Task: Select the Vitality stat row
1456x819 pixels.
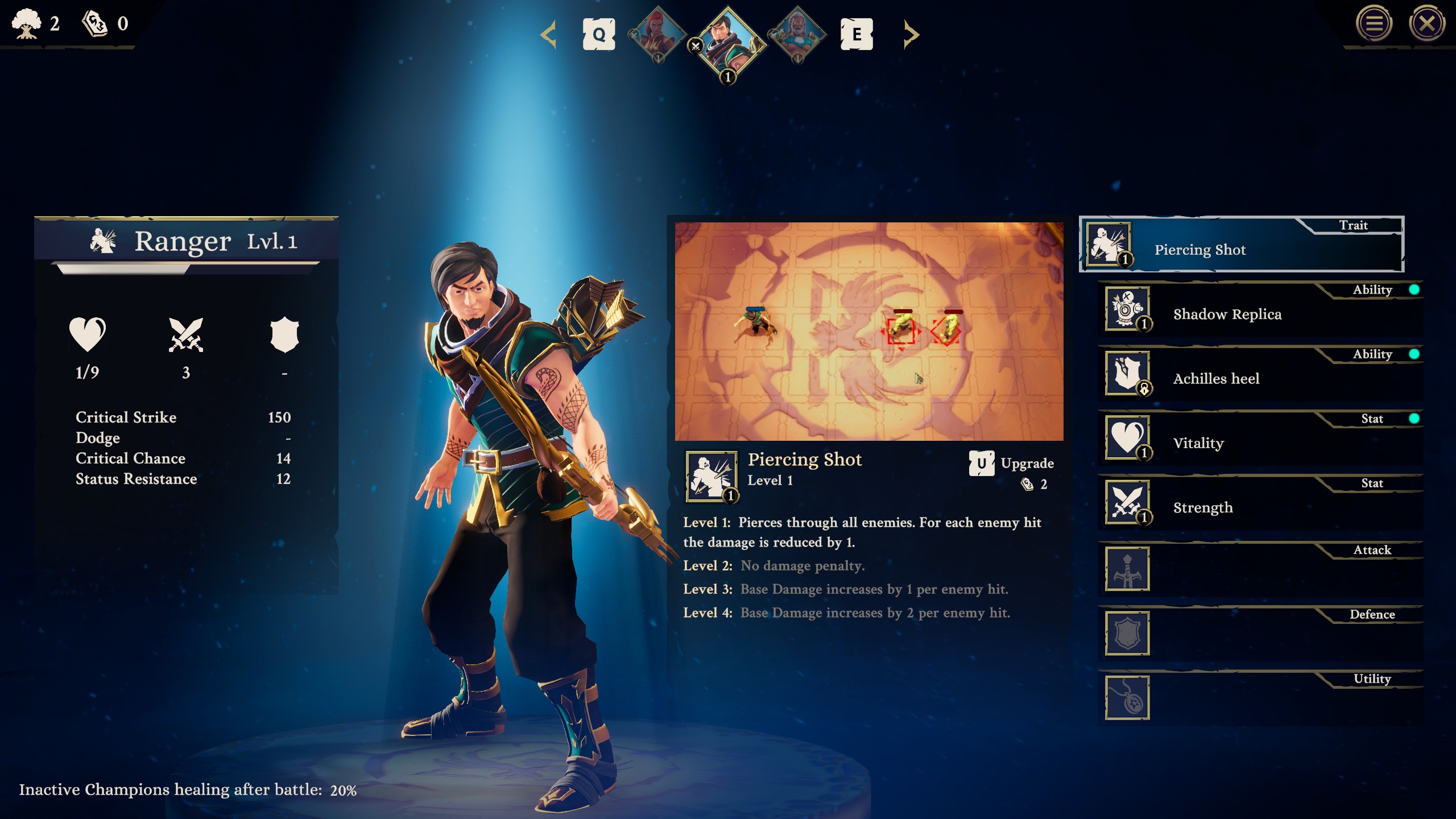Action: tap(1260, 440)
